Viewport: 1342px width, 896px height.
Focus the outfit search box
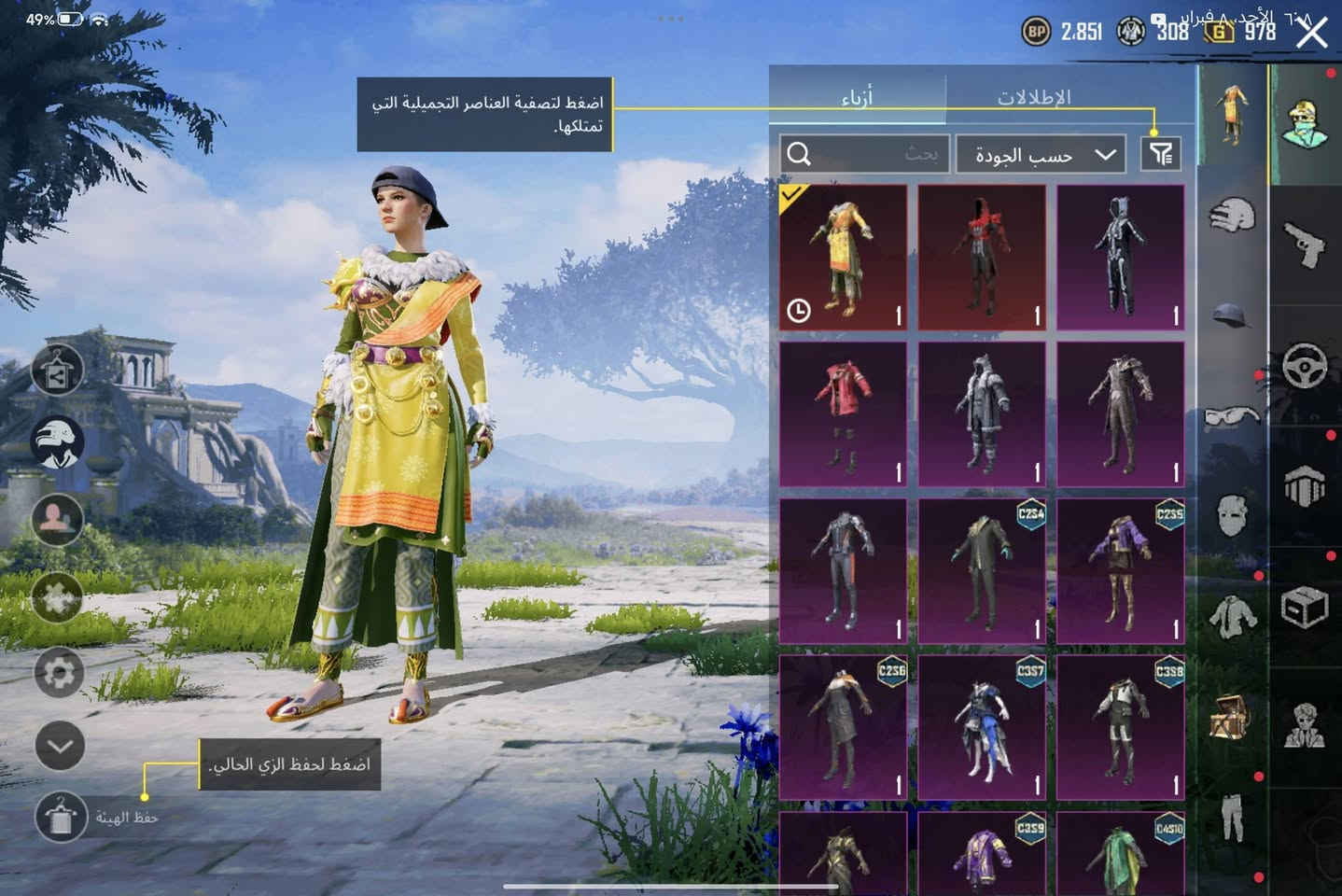[865, 154]
